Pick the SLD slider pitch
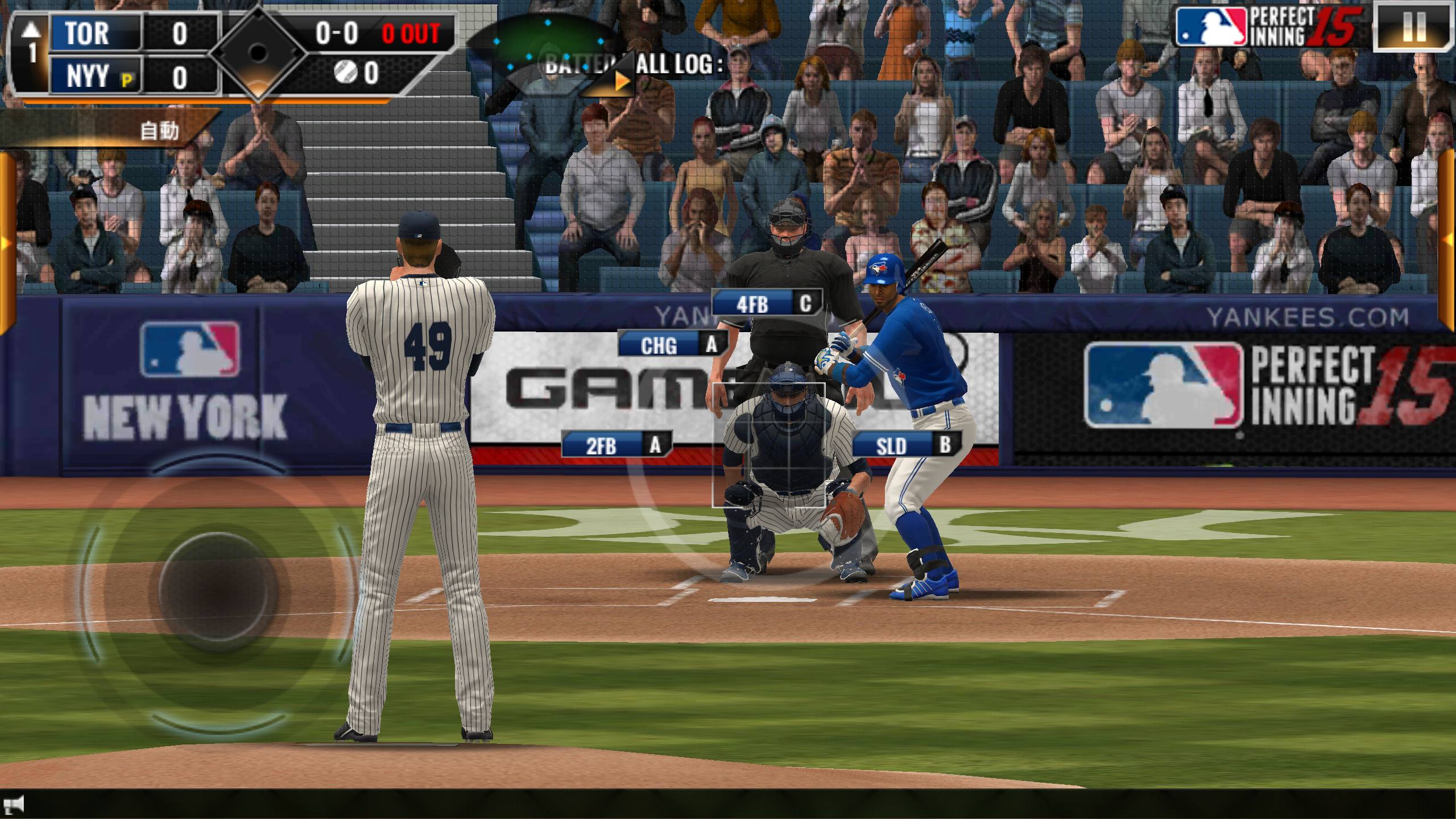Viewport: 1456px width, 819px height. [905, 445]
